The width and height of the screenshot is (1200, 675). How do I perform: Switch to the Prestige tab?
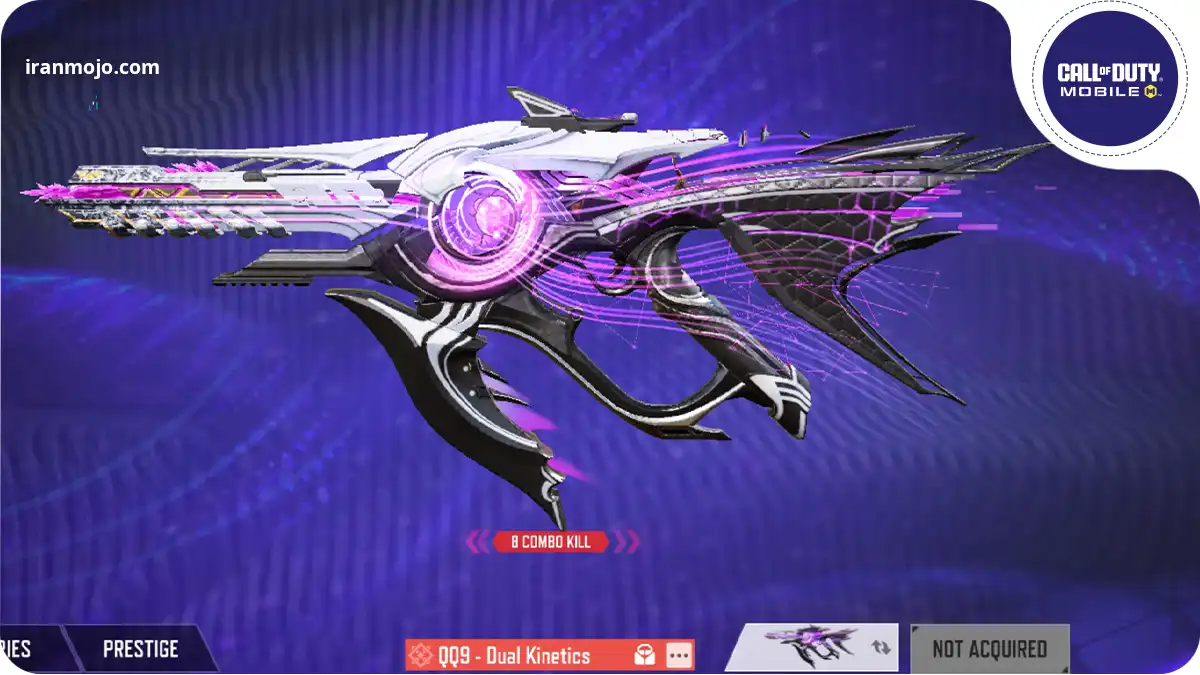pyautogui.click(x=140, y=649)
